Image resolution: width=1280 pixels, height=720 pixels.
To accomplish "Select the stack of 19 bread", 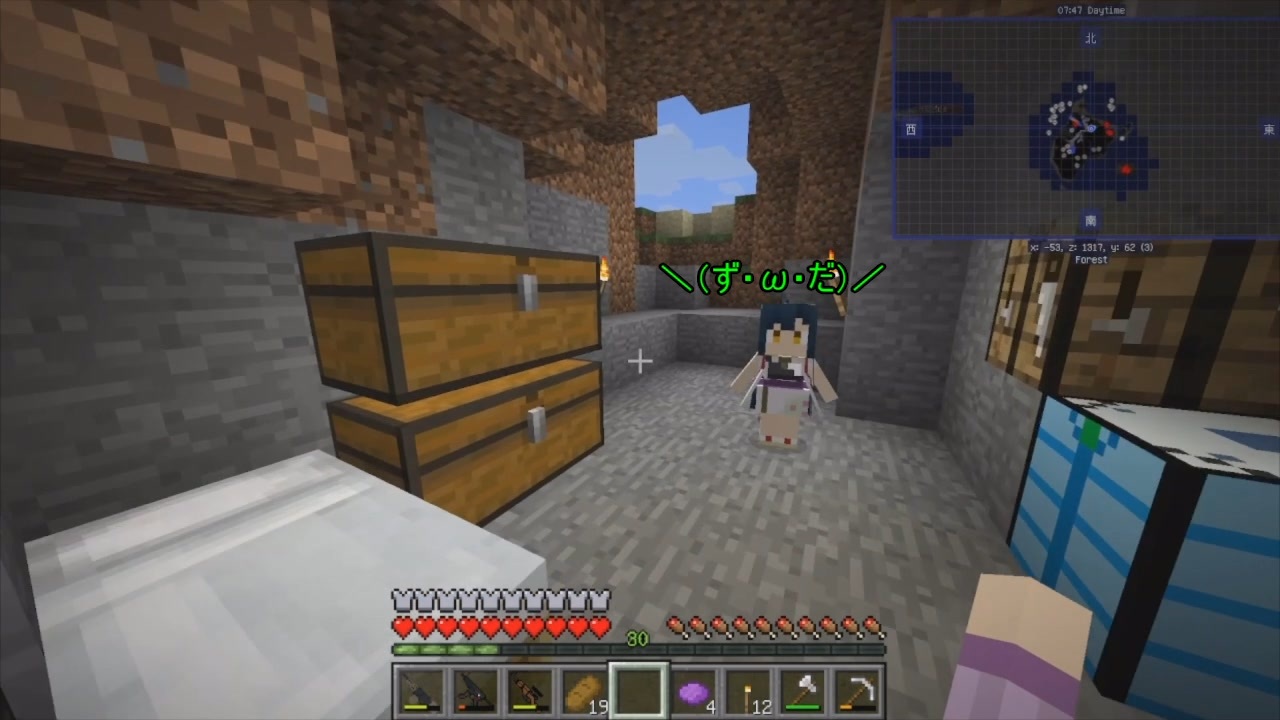I will [x=585, y=690].
